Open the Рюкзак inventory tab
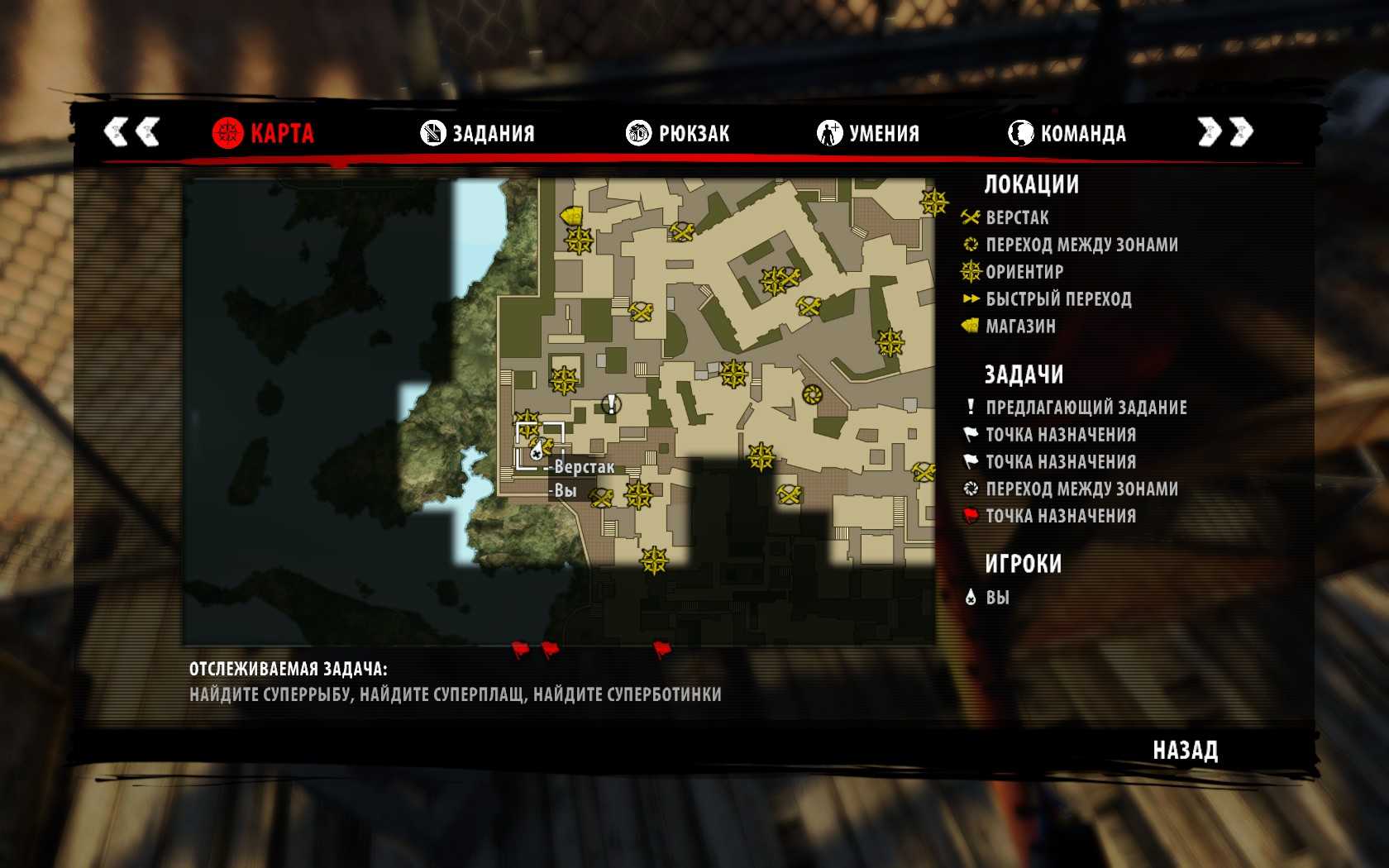The width and height of the screenshot is (1389, 868). click(x=678, y=133)
